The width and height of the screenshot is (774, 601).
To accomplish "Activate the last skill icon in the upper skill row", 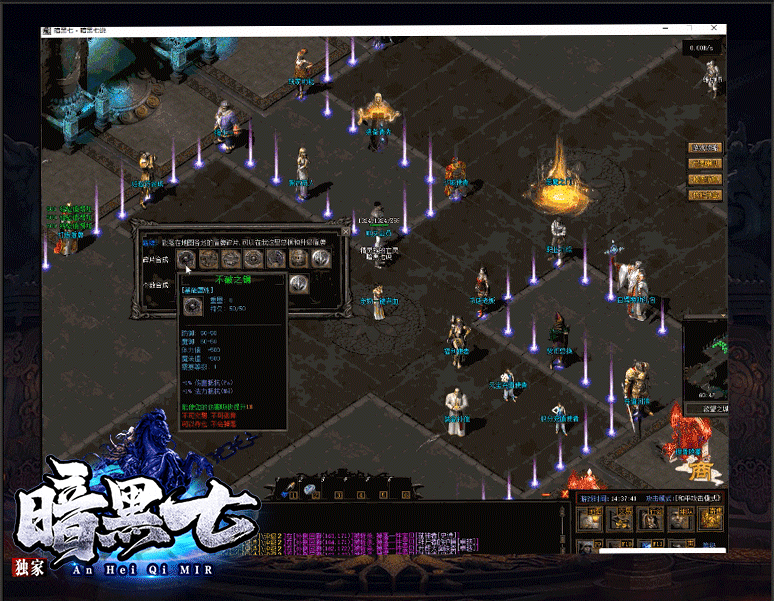I will [710, 518].
